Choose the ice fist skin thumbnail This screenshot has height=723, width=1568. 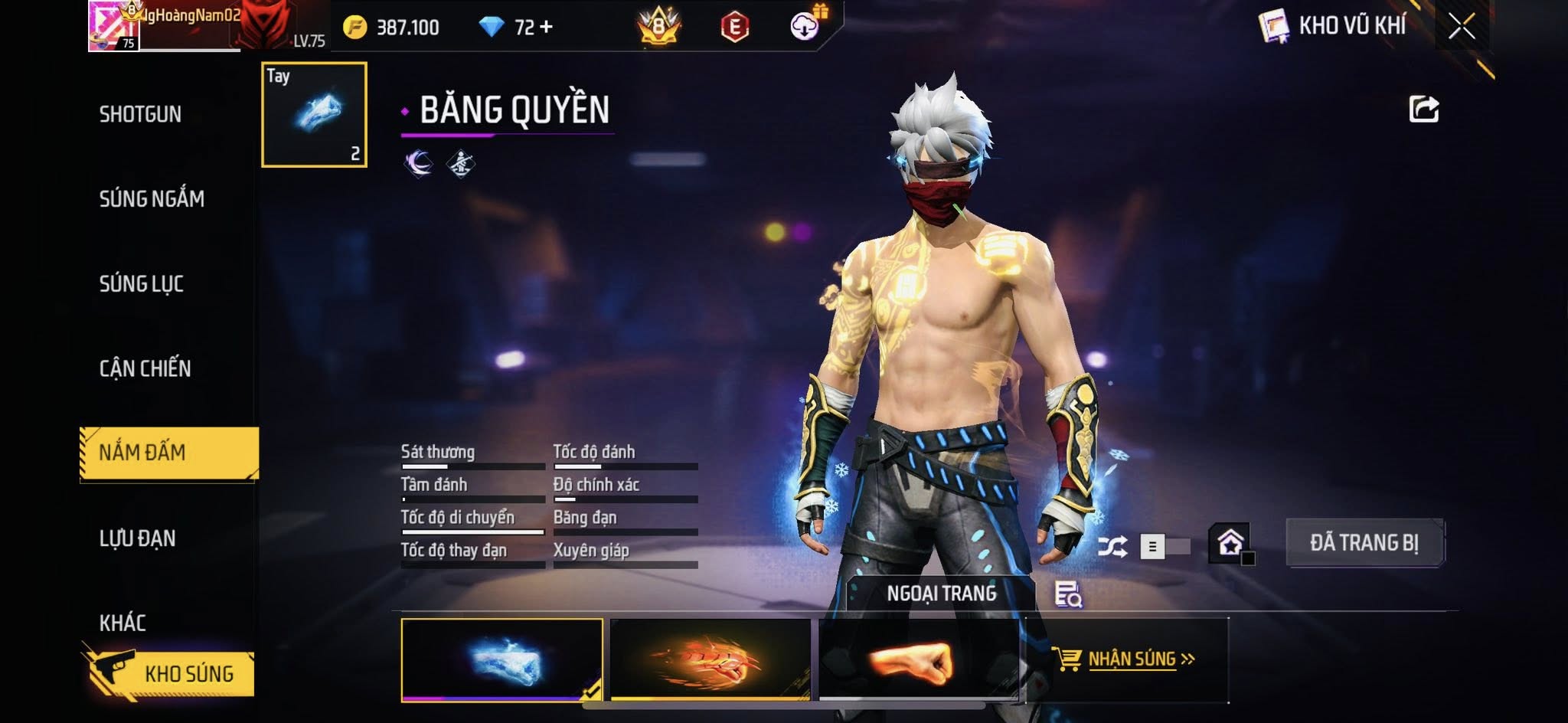click(501, 659)
